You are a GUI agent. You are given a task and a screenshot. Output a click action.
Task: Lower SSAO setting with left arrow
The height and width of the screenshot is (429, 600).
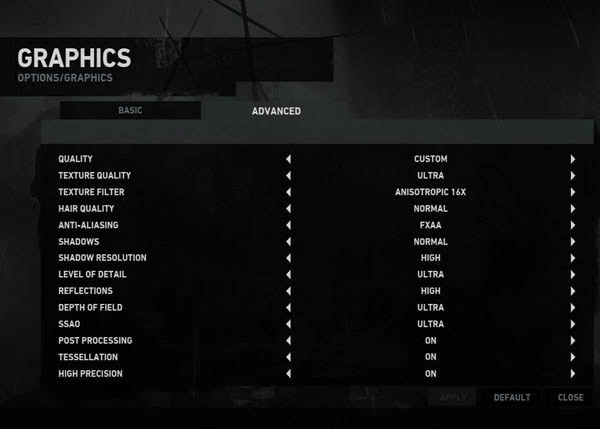(288, 324)
